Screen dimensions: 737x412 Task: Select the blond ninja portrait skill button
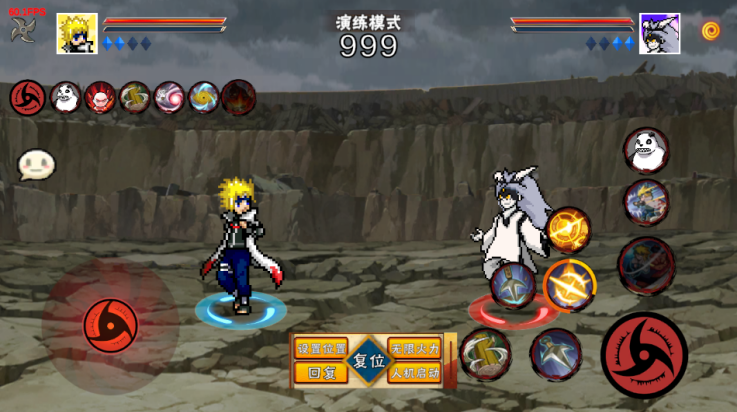point(646,204)
